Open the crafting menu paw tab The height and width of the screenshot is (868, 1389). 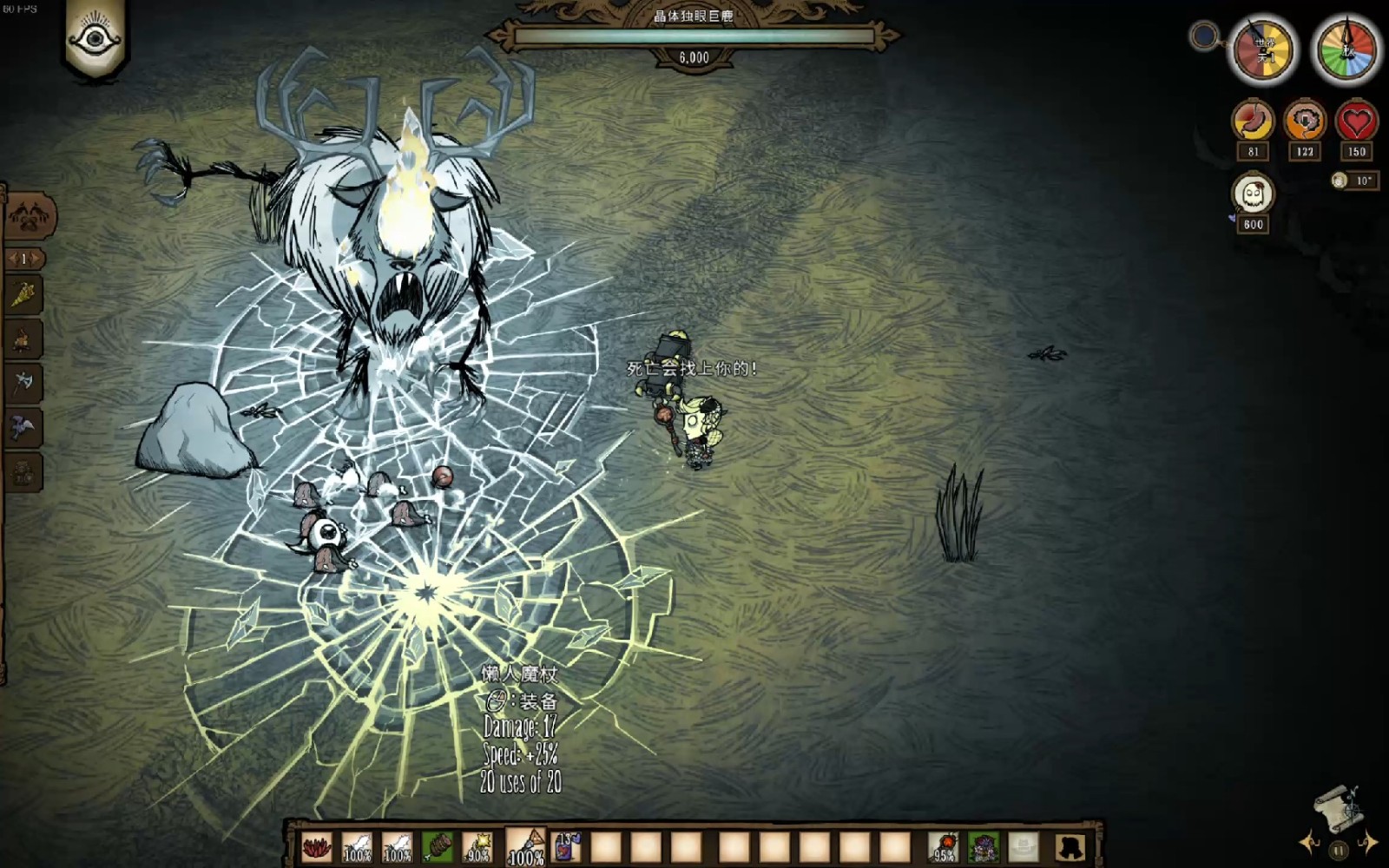[x=30, y=214]
